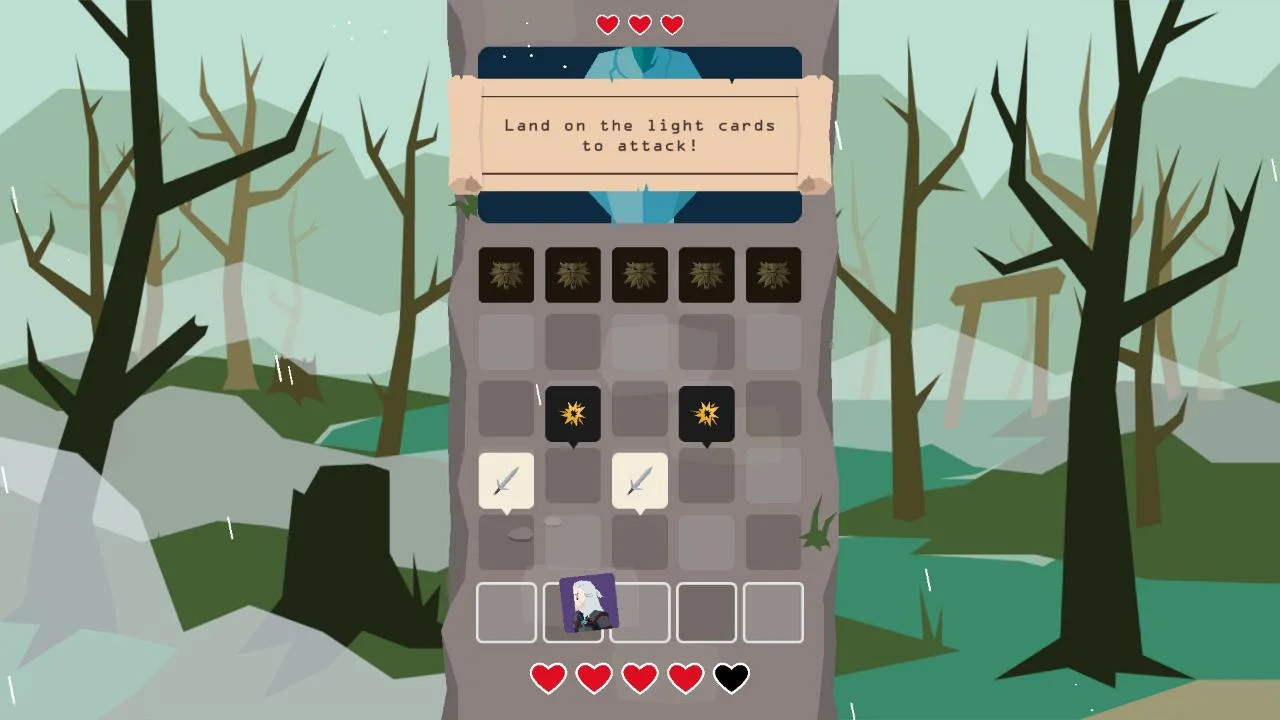Click the fourth red player heart
The width and height of the screenshot is (1280, 720).
pos(685,677)
